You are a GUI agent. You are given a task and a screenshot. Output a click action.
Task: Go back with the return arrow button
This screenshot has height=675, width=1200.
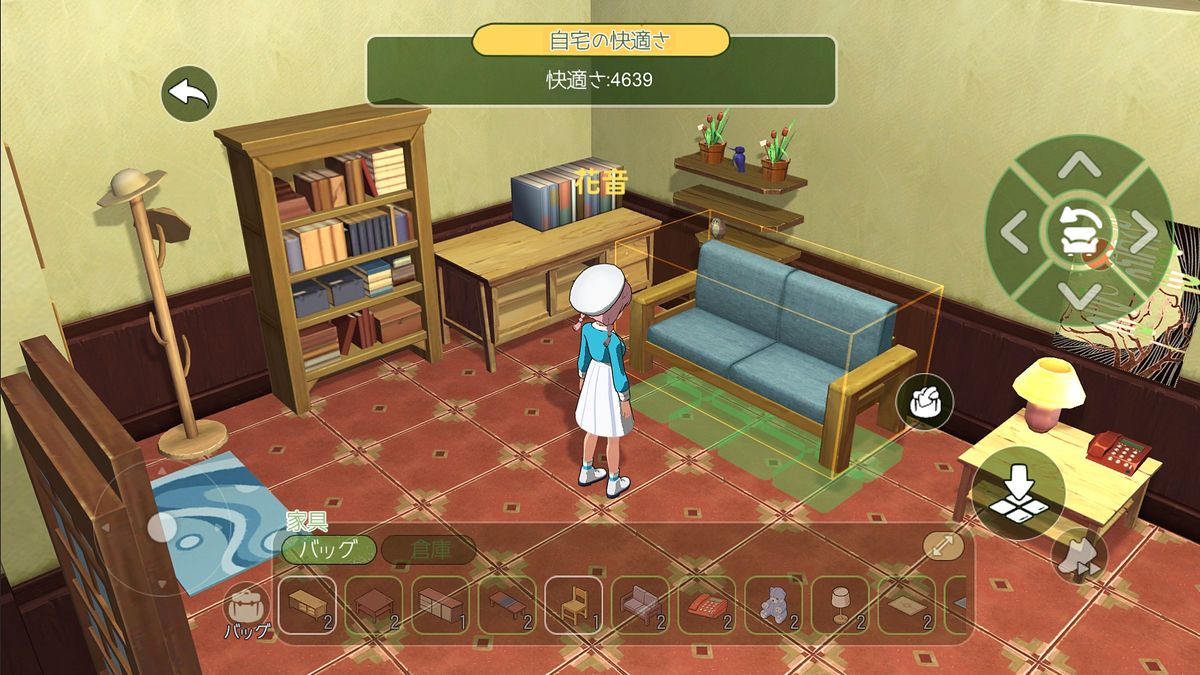(189, 94)
